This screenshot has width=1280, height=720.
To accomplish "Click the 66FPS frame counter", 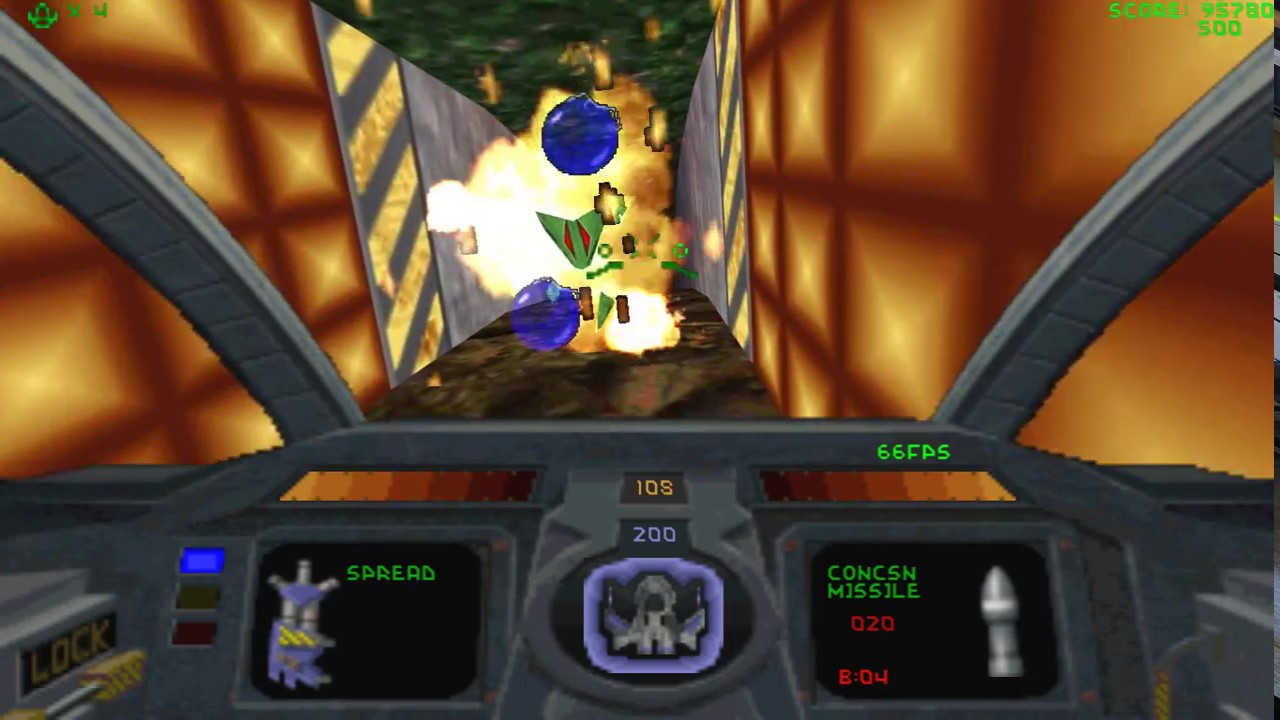I will point(913,452).
